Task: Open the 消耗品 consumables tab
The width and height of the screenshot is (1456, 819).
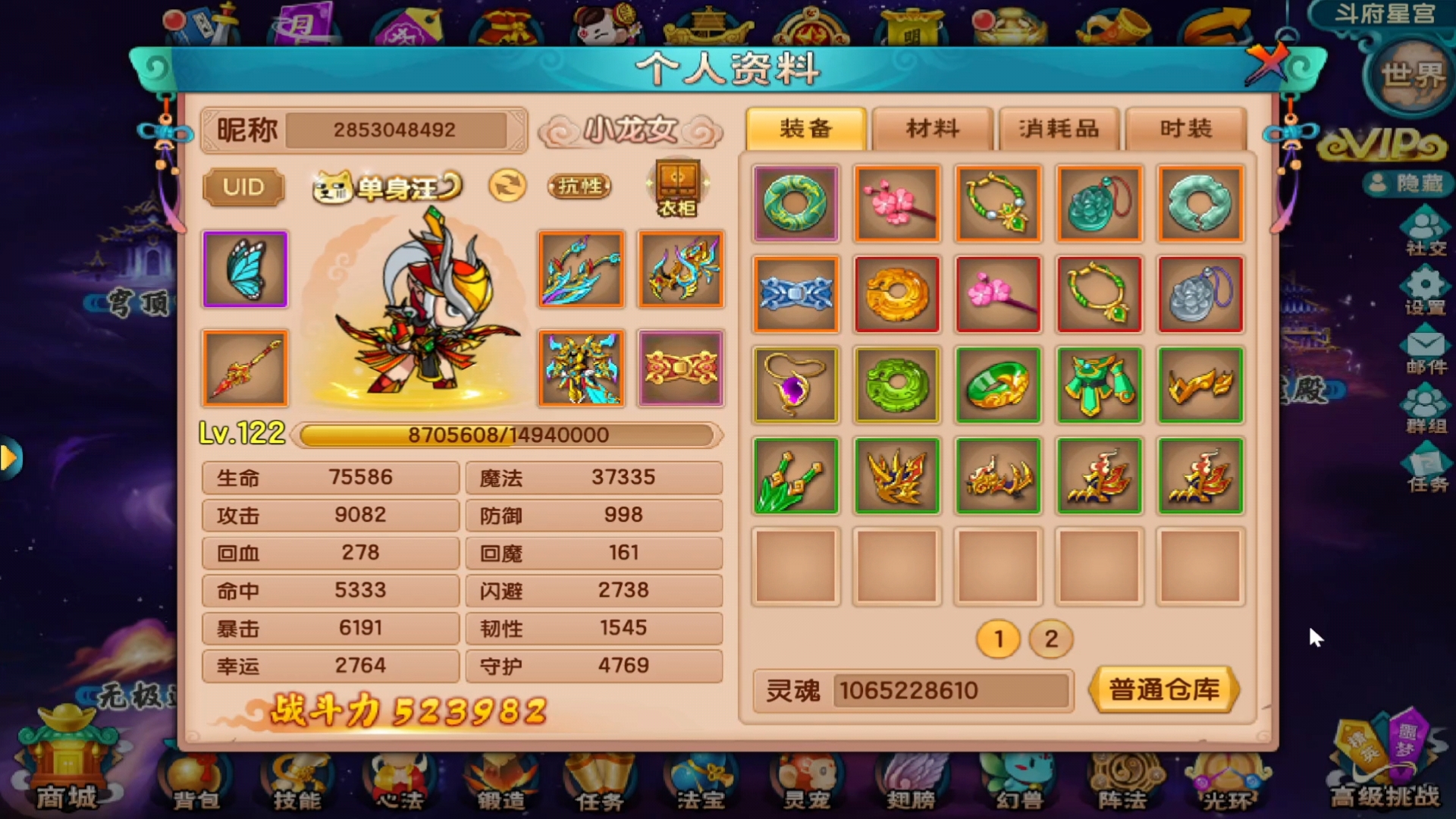Action: [1059, 129]
